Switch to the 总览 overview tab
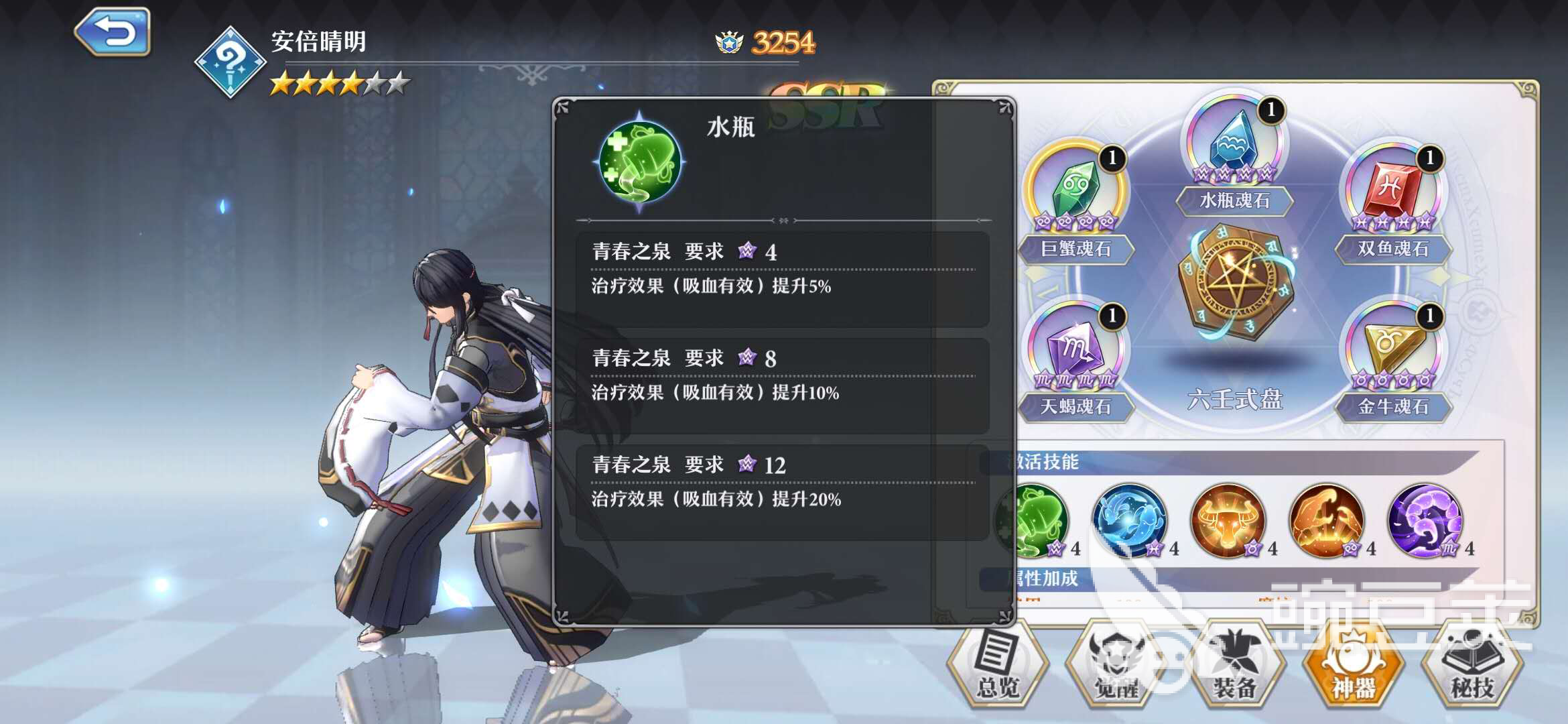The image size is (1568, 724). click(998, 666)
